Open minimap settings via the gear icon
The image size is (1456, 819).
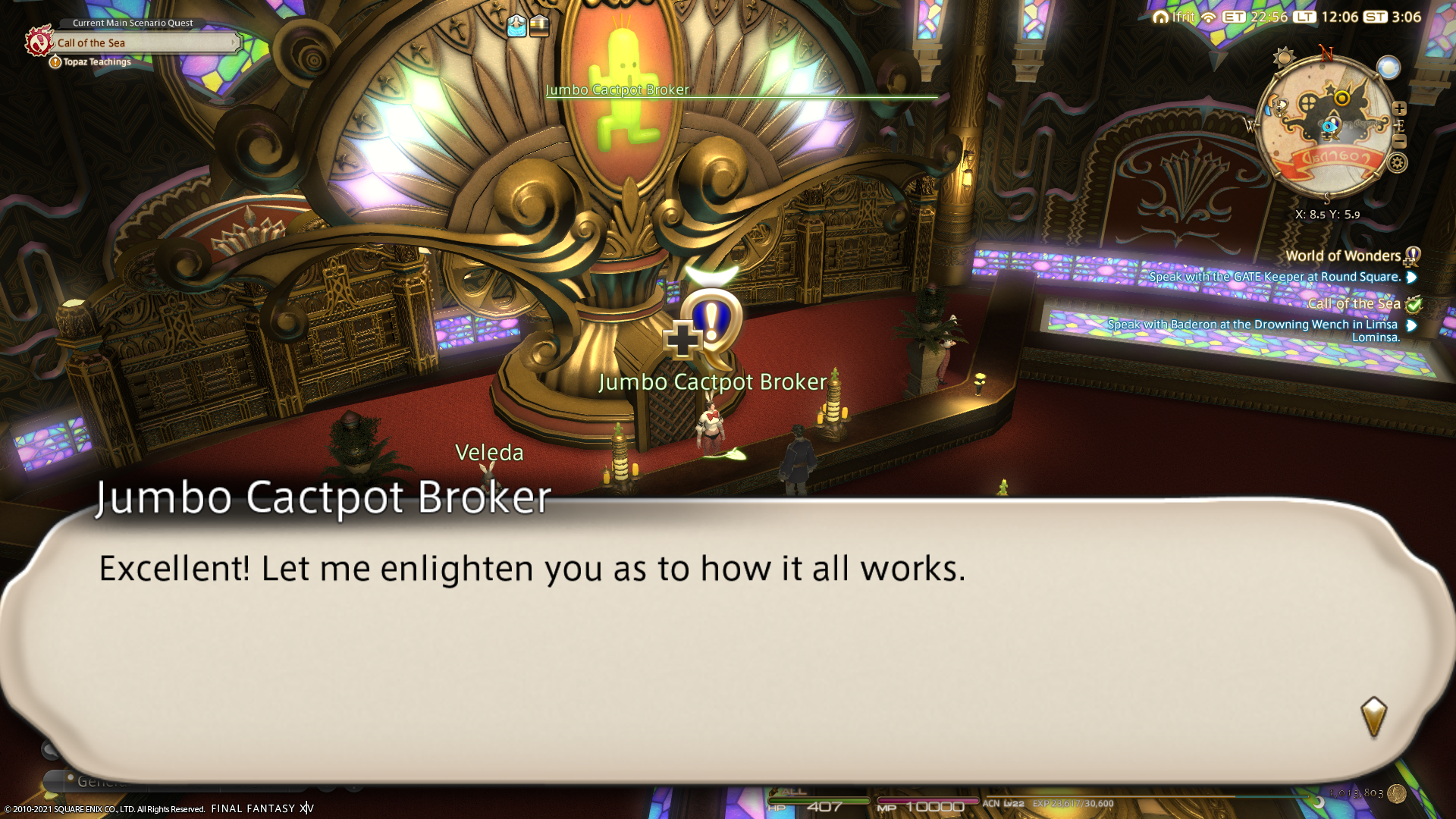(1397, 162)
